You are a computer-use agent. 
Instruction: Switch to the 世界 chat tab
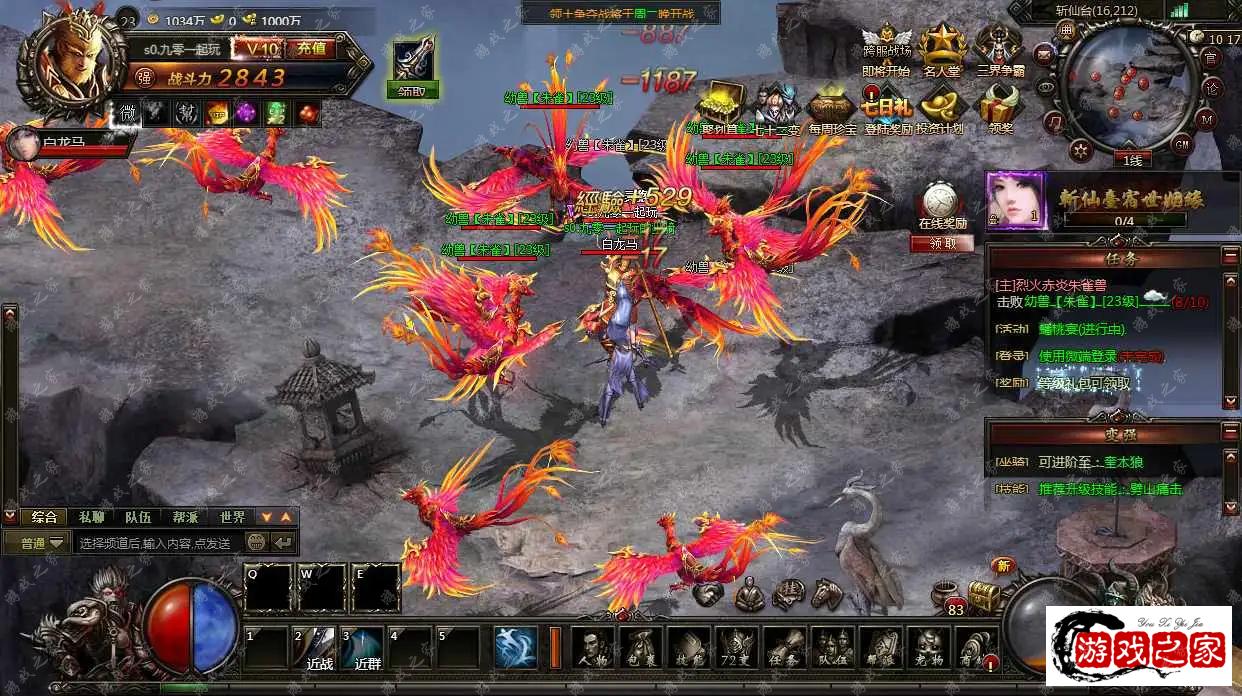click(232, 517)
